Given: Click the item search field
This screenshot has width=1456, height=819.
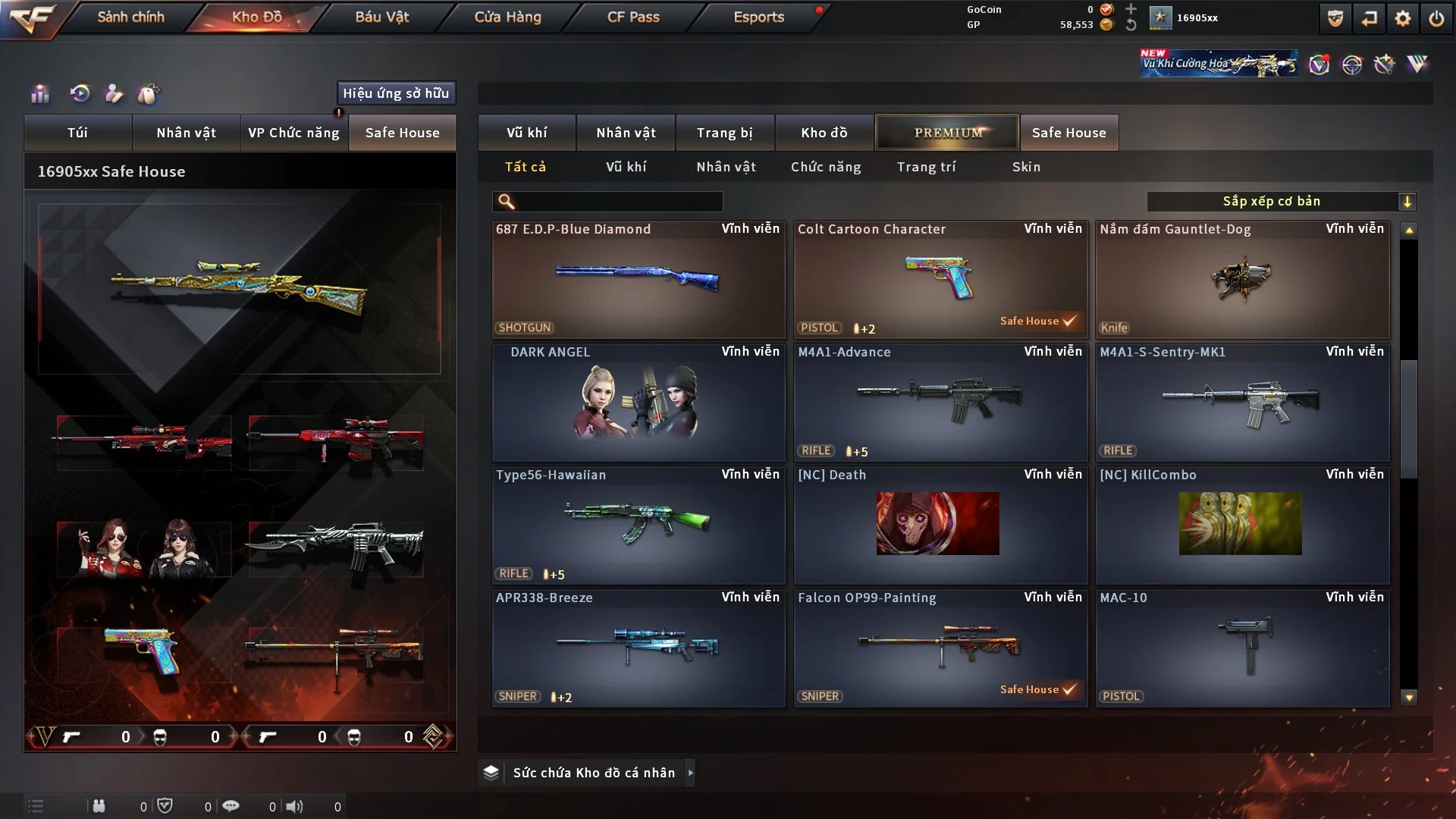Looking at the screenshot, I should [618, 202].
